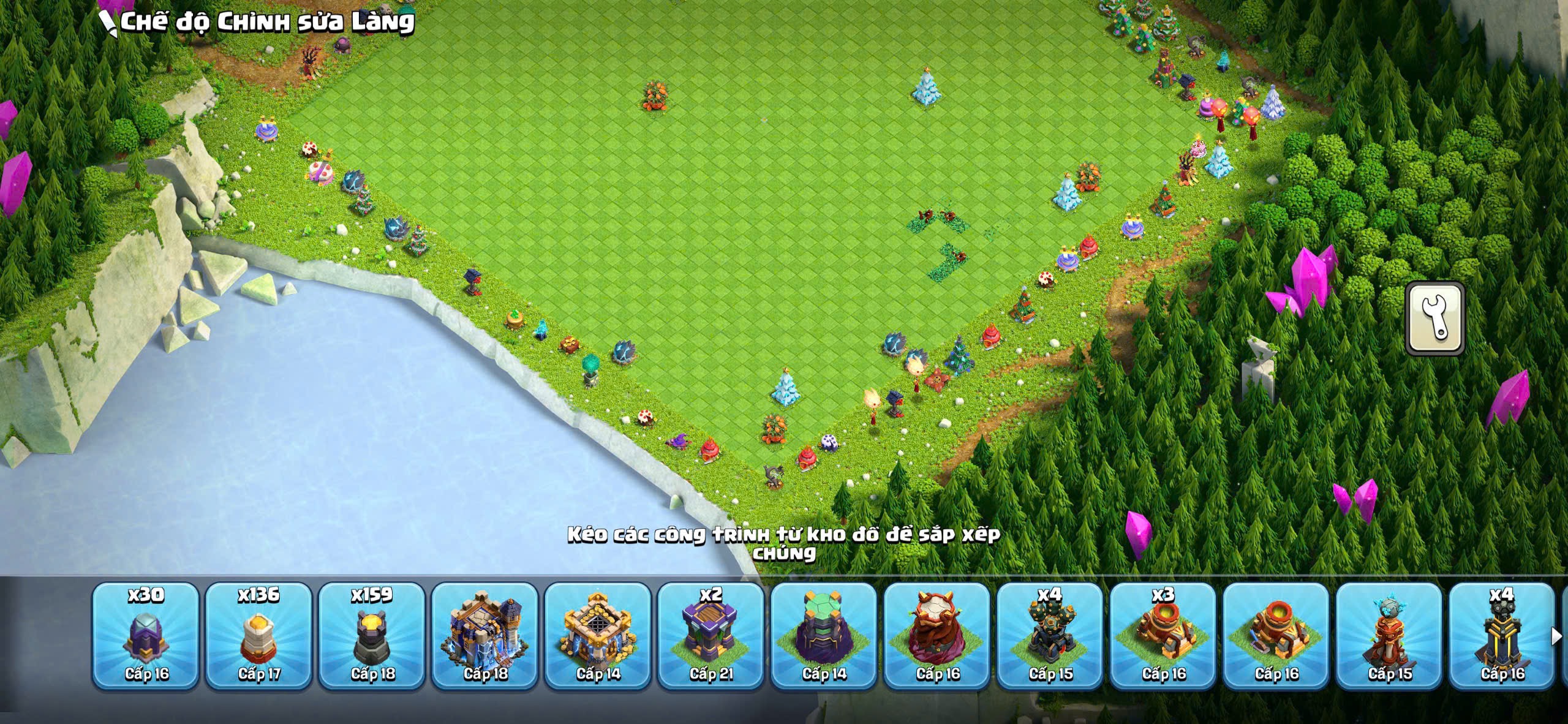
Task: Select the x136 level 17 wall card
Action: point(258,636)
